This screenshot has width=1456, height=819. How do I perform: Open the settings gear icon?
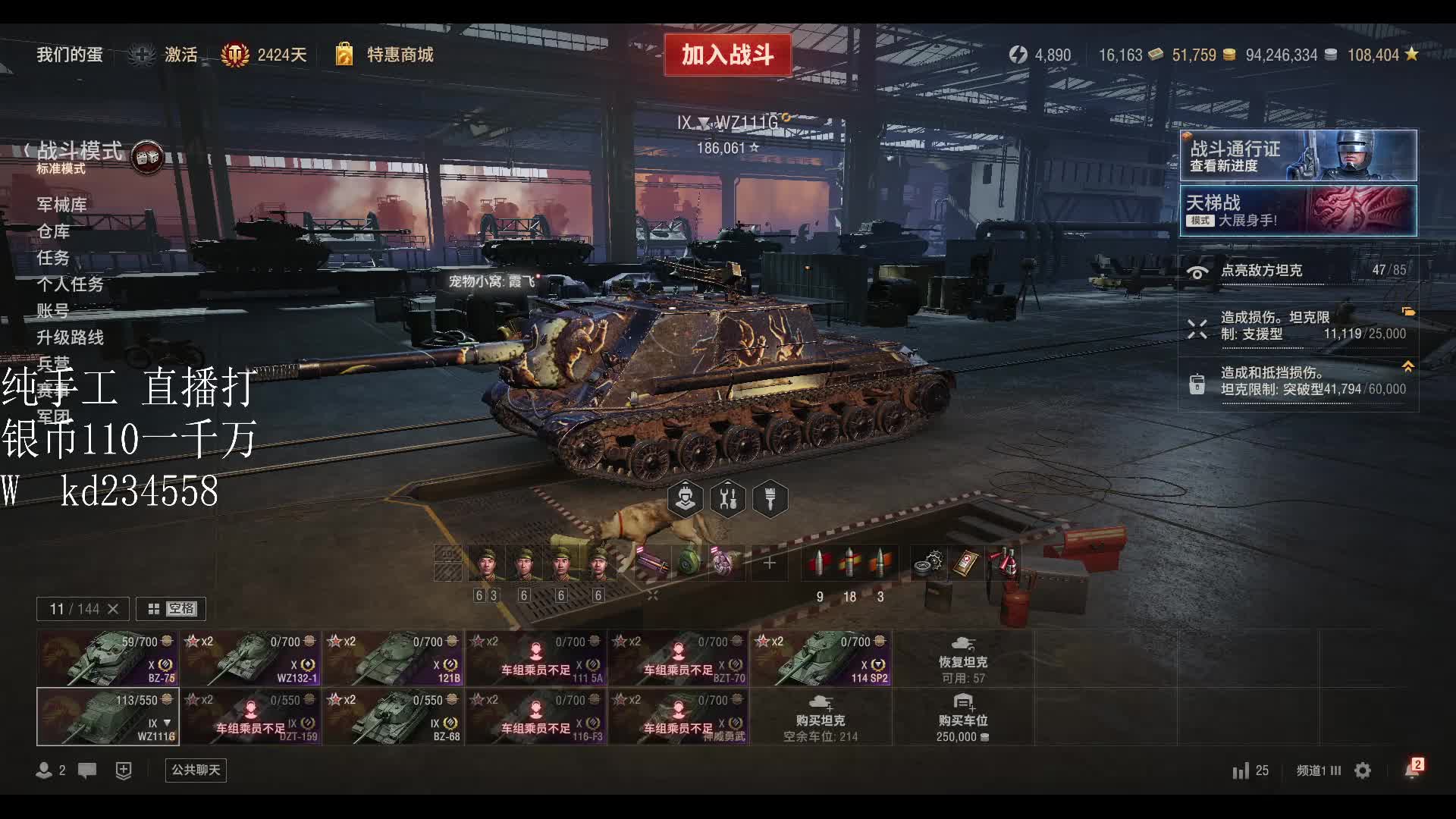tap(1363, 770)
